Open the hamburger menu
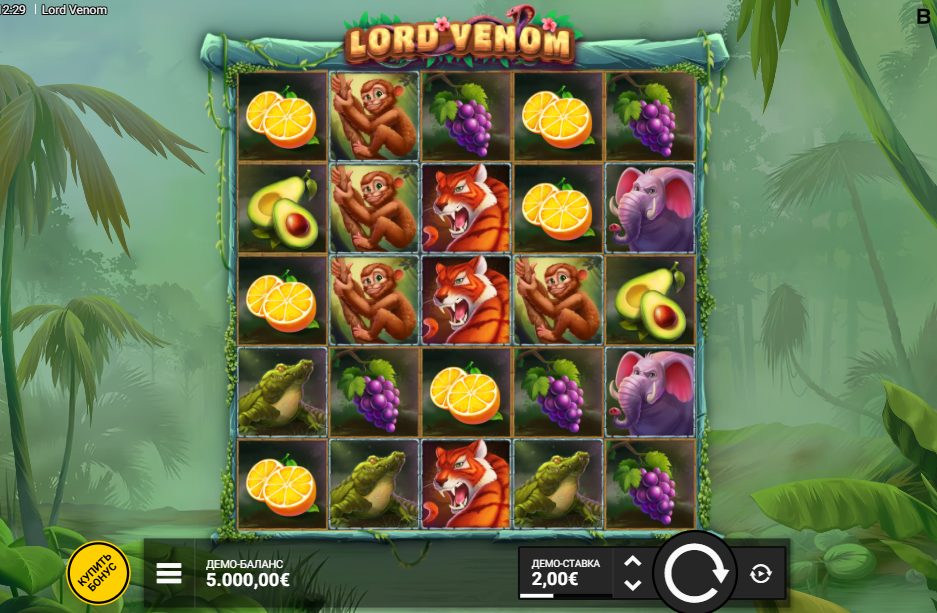The height and width of the screenshot is (613, 937). click(x=169, y=573)
